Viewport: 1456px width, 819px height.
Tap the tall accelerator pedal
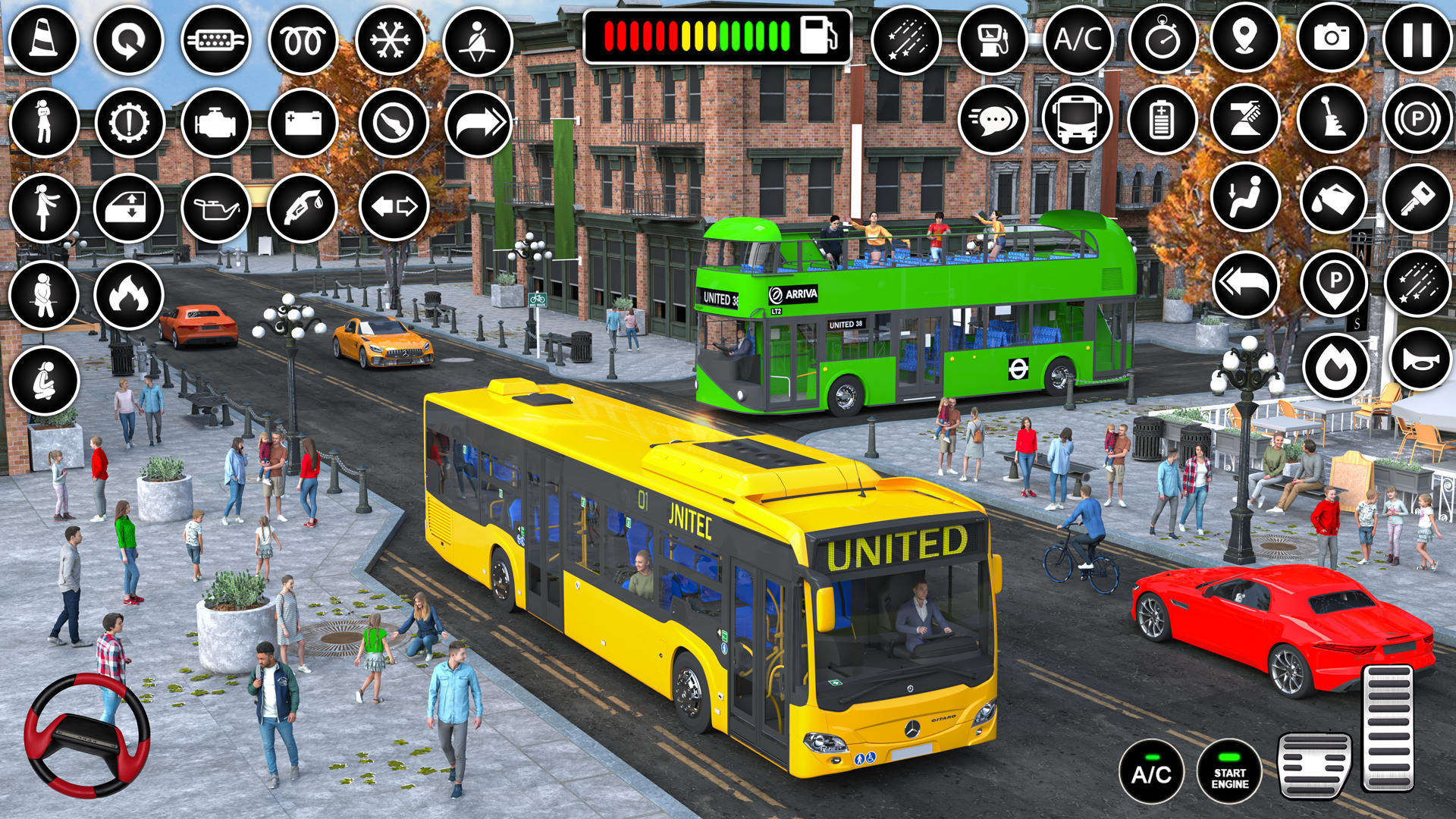coord(1387,728)
